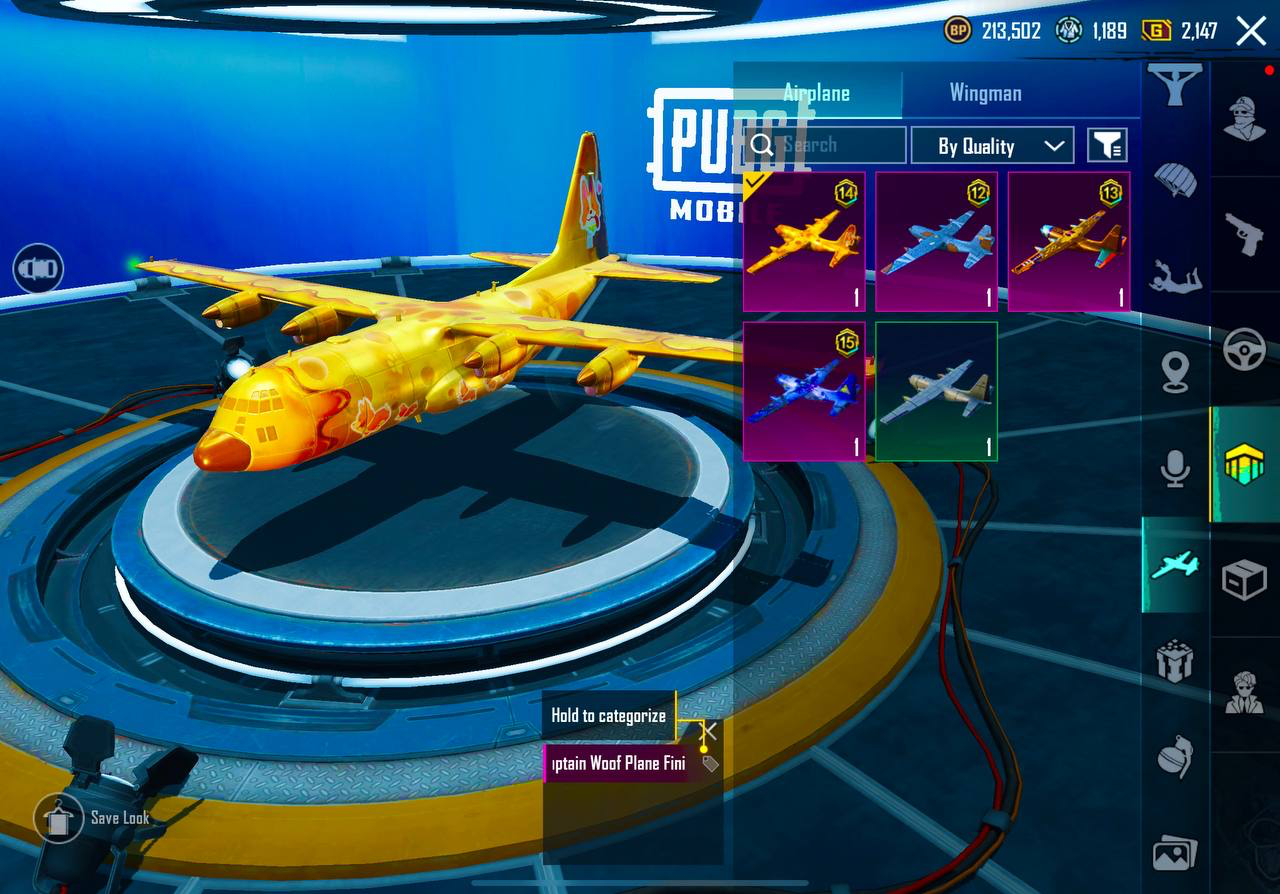Select the Airplane tab

coord(817,93)
